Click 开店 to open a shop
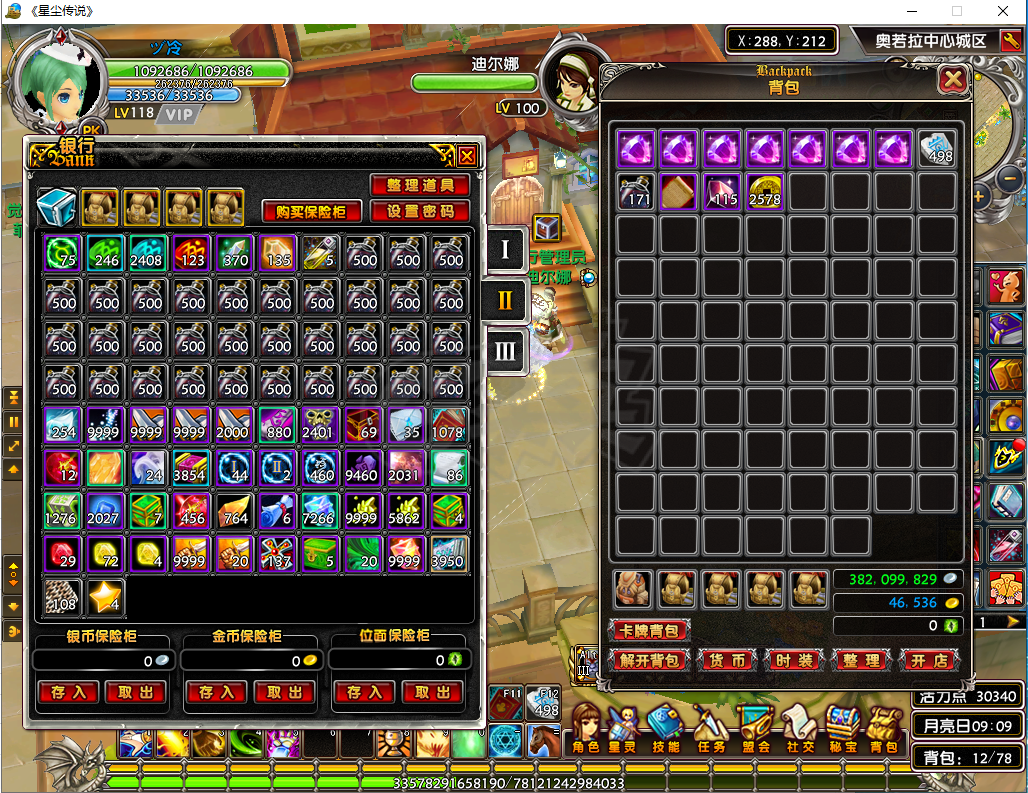Image resolution: width=1028 pixels, height=793 pixels. click(x=929, y=660)
